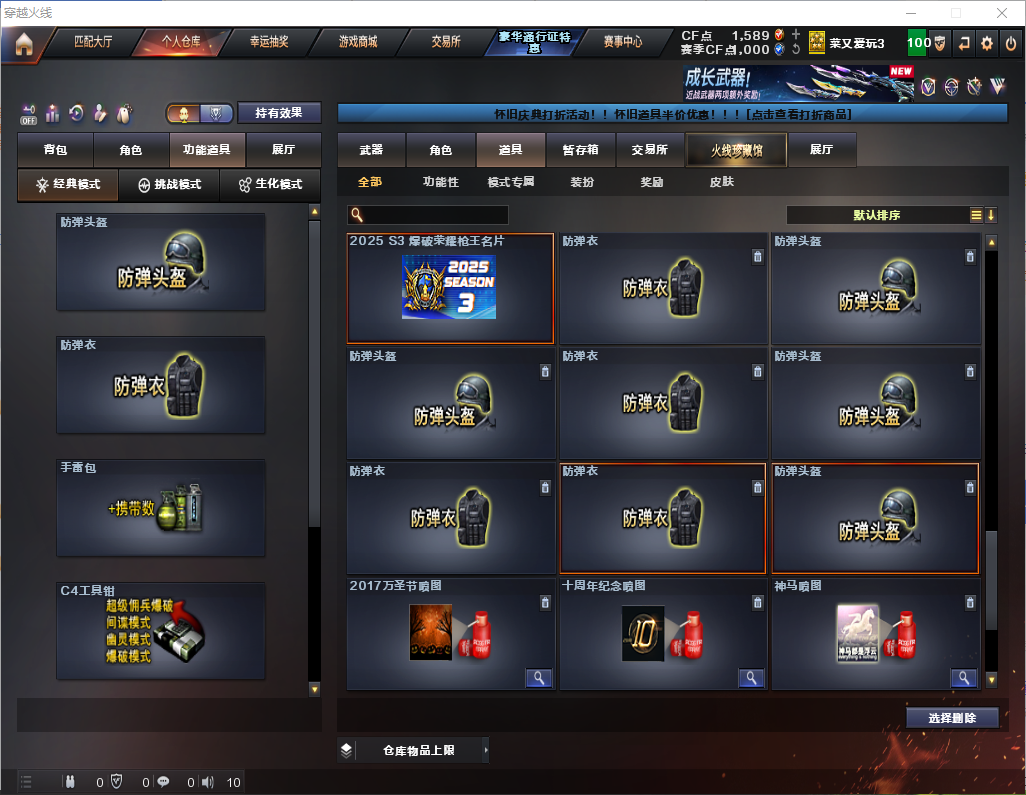
Task: Select the 武器 weapons warehouse tab
Action: pyautogui.click(x=371, y=150)
